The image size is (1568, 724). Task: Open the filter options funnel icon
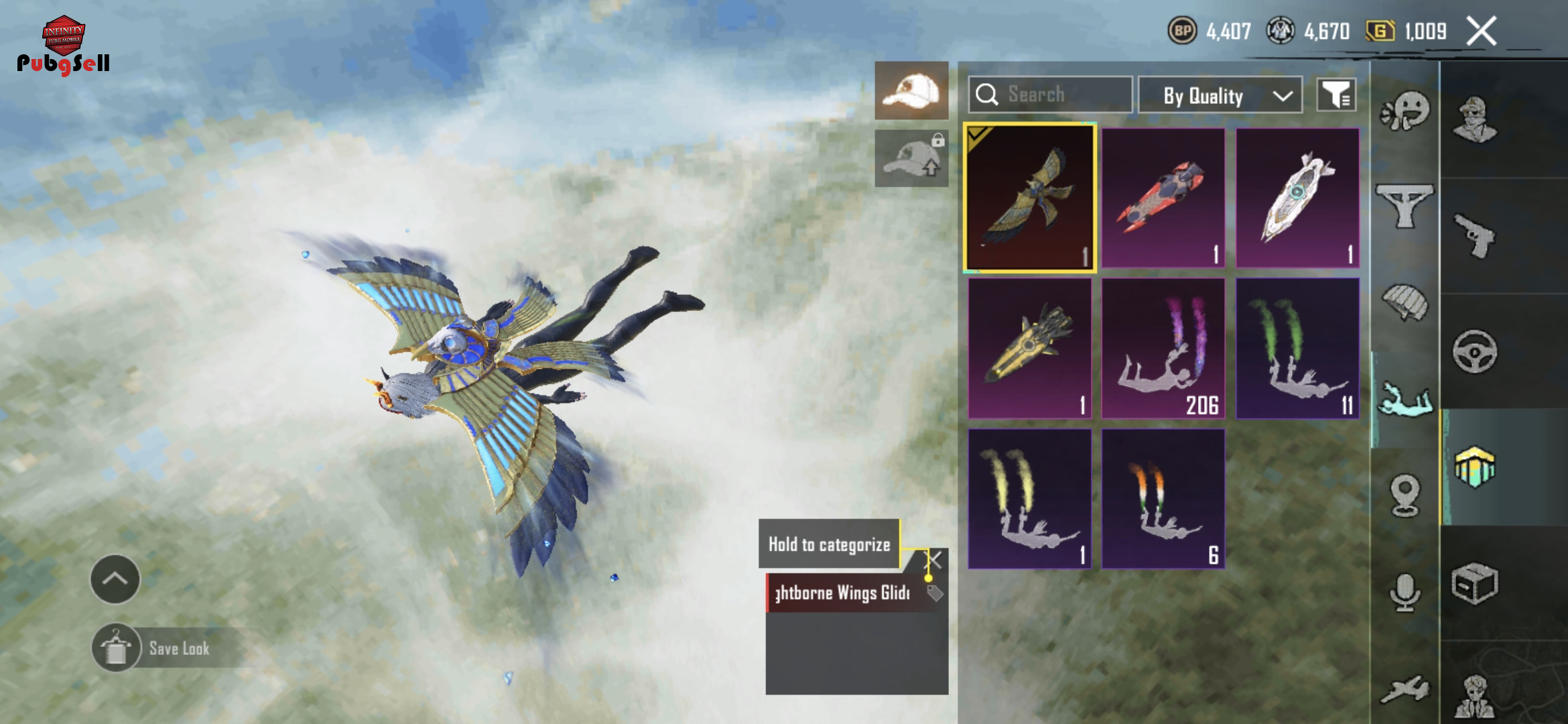[1336, 95]
